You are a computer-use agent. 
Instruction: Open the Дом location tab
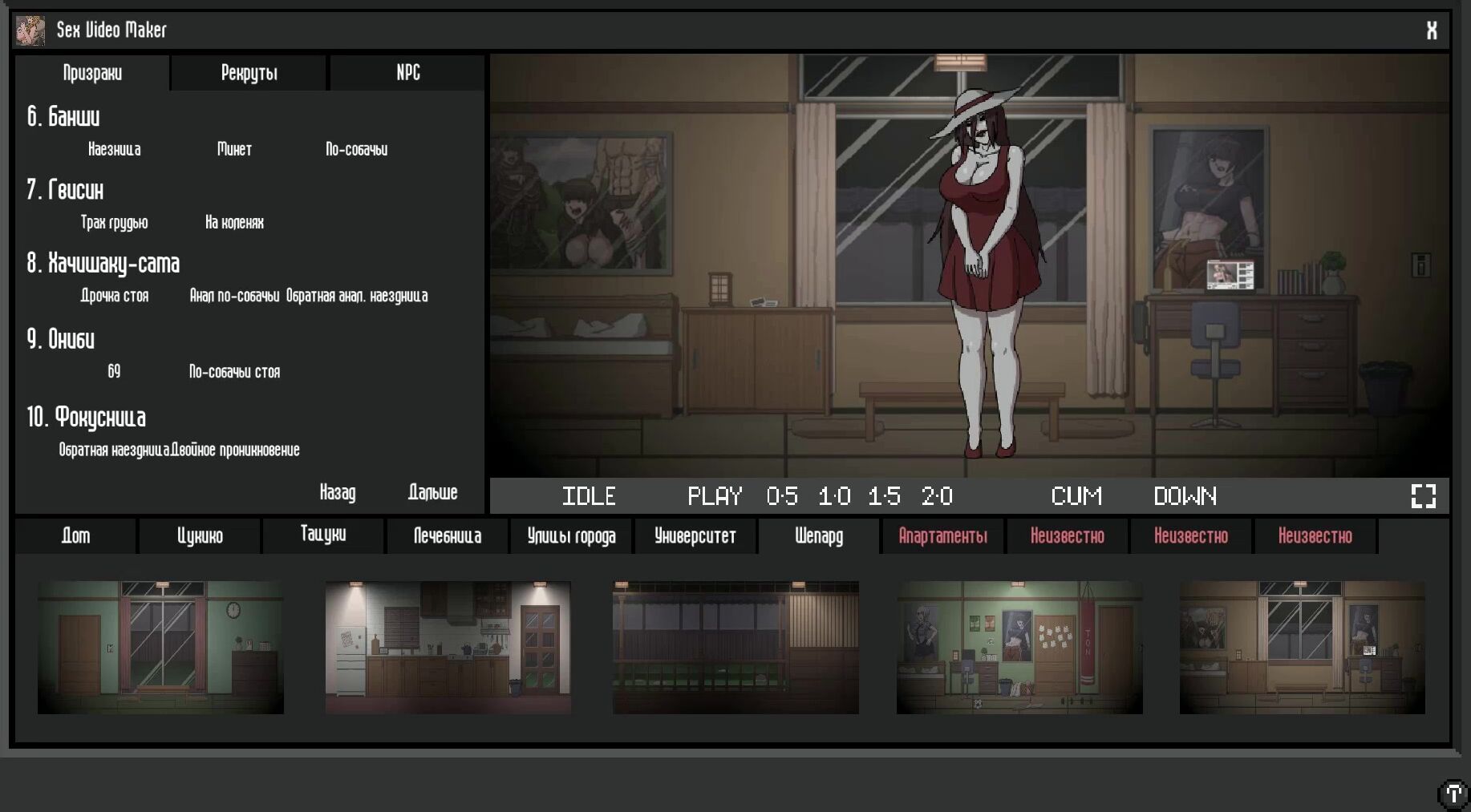coord(76,535)
